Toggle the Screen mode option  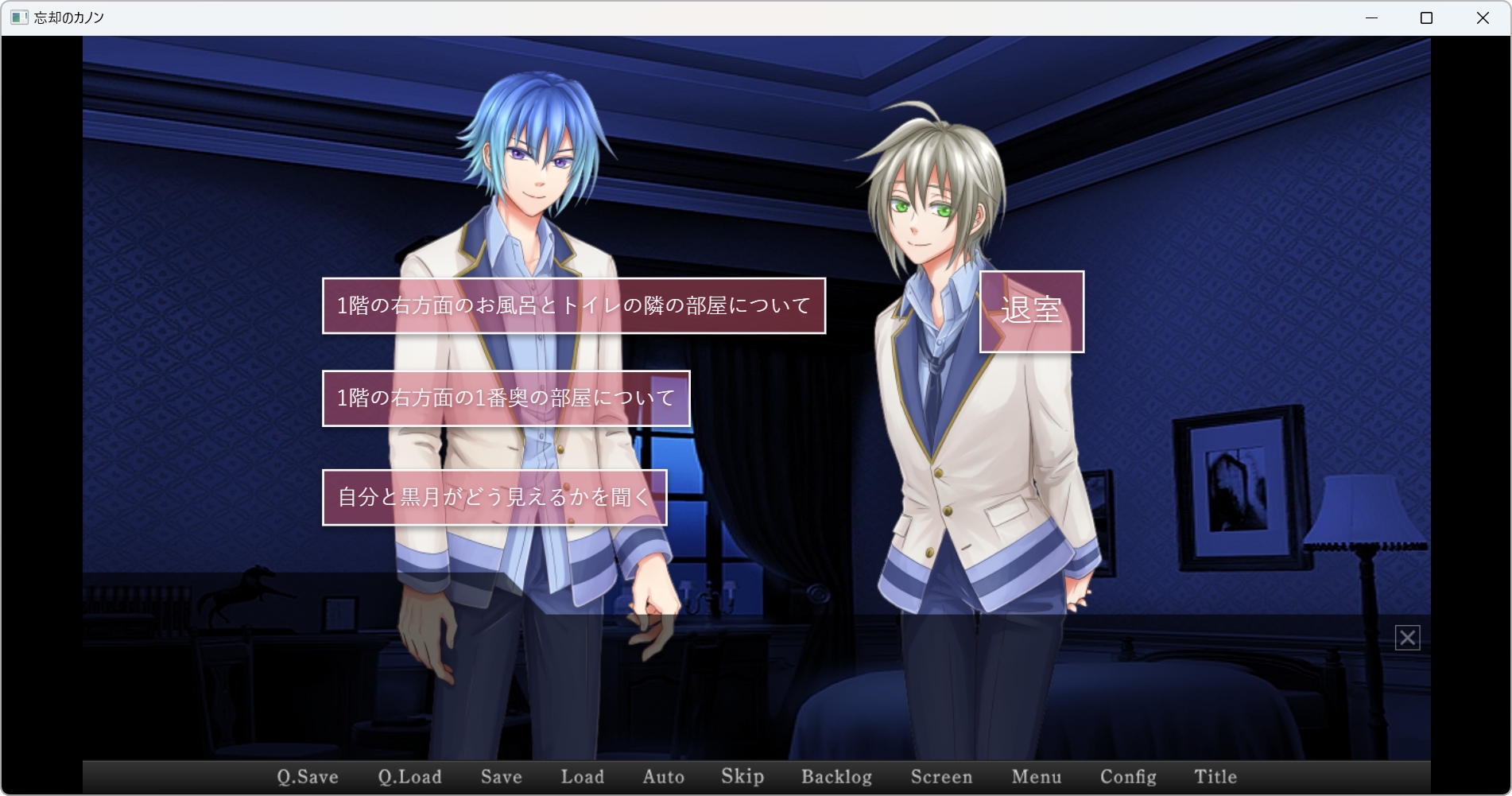tap(941, 777)
